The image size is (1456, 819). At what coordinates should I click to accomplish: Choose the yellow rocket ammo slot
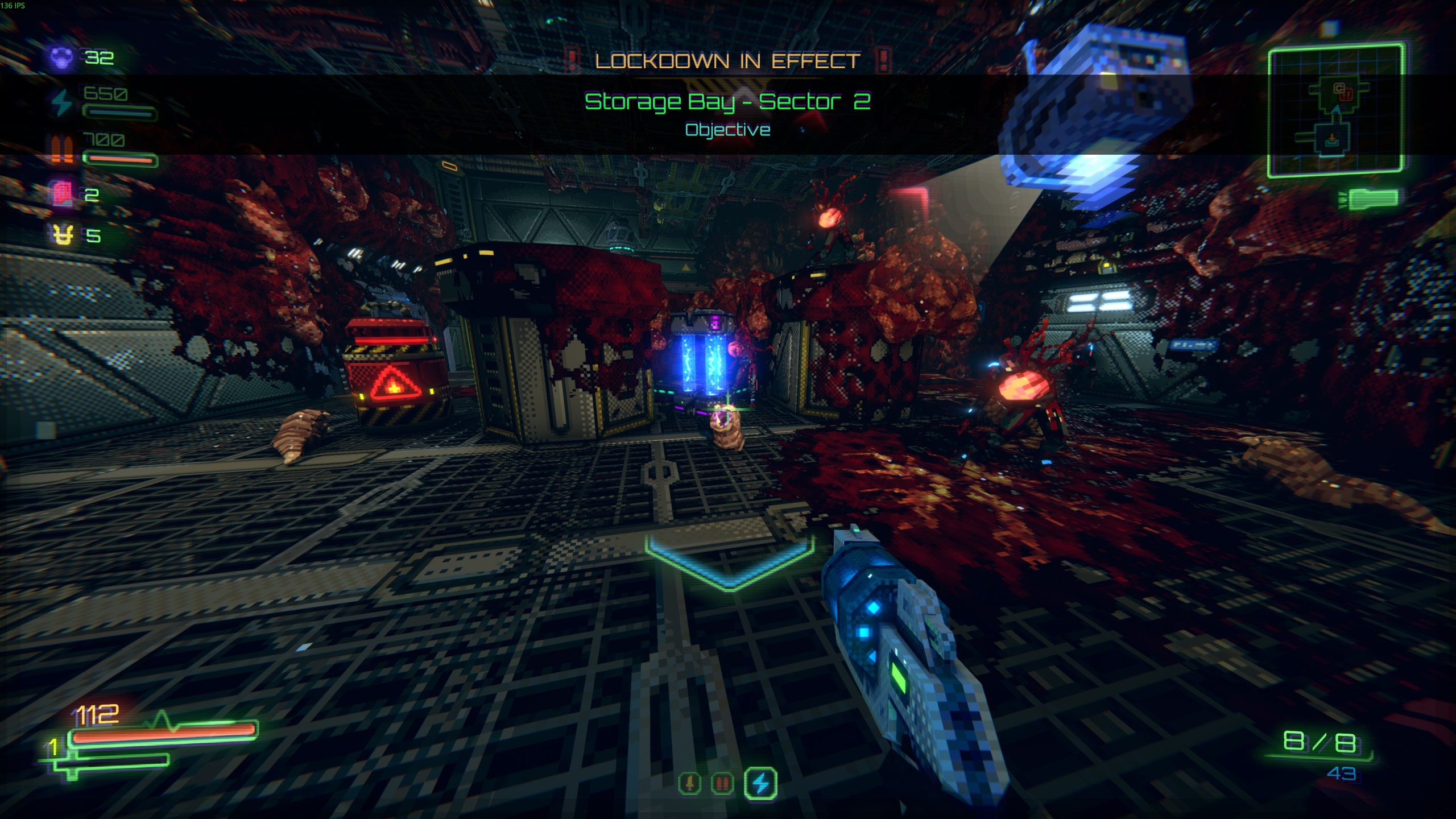[689, 784]
